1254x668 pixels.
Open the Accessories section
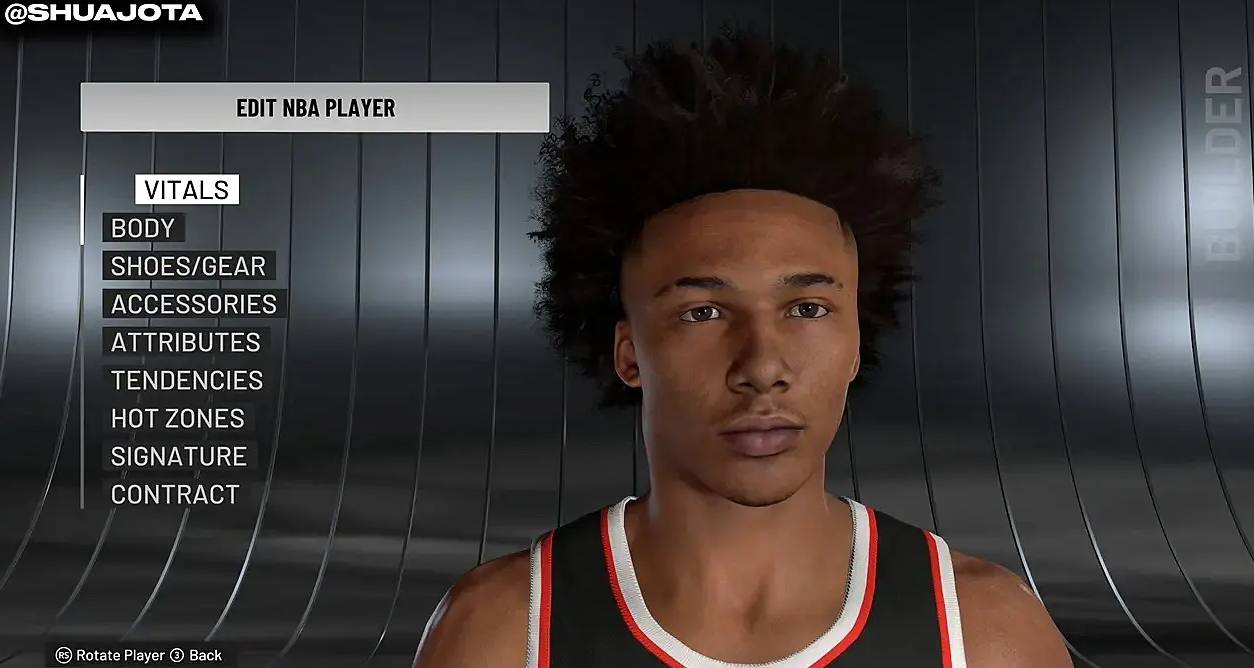click(x=194, y=304)
